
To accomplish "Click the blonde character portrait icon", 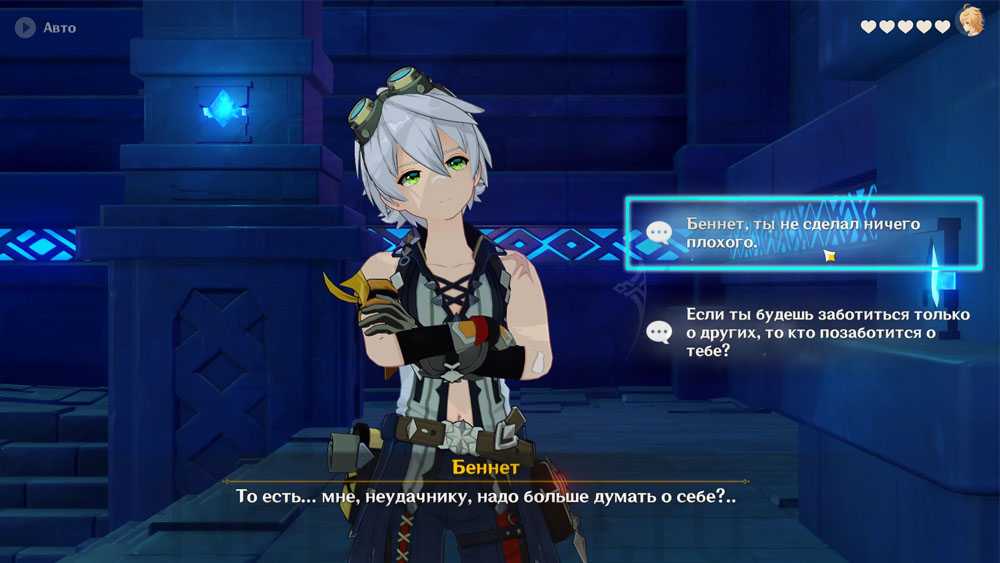I will pyautogui.click(x=970, y=20).
